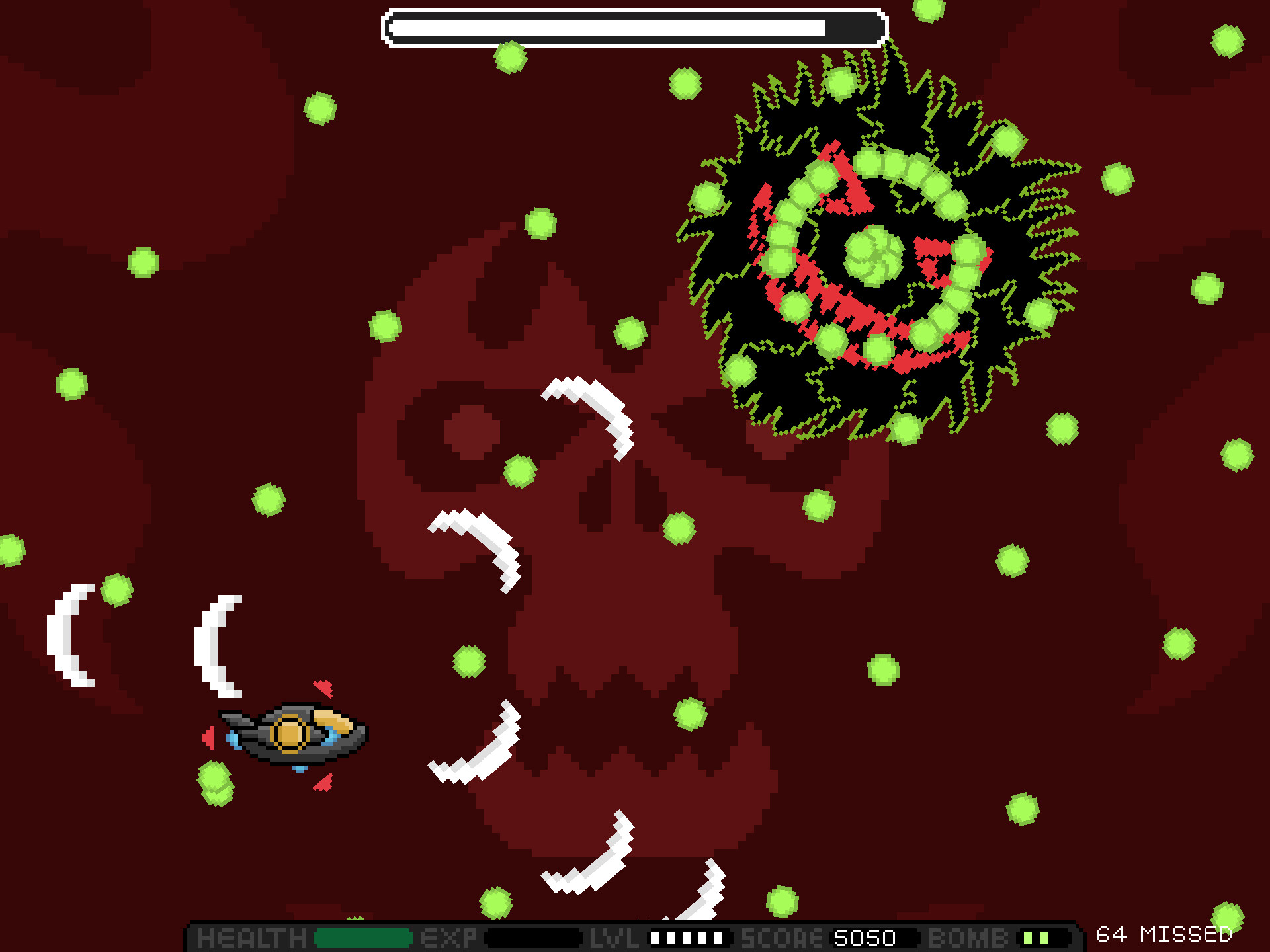This screenshot has height=952, width=1270.
Task: Click the leftmost white LVL pip
Action: pos(655,939)
